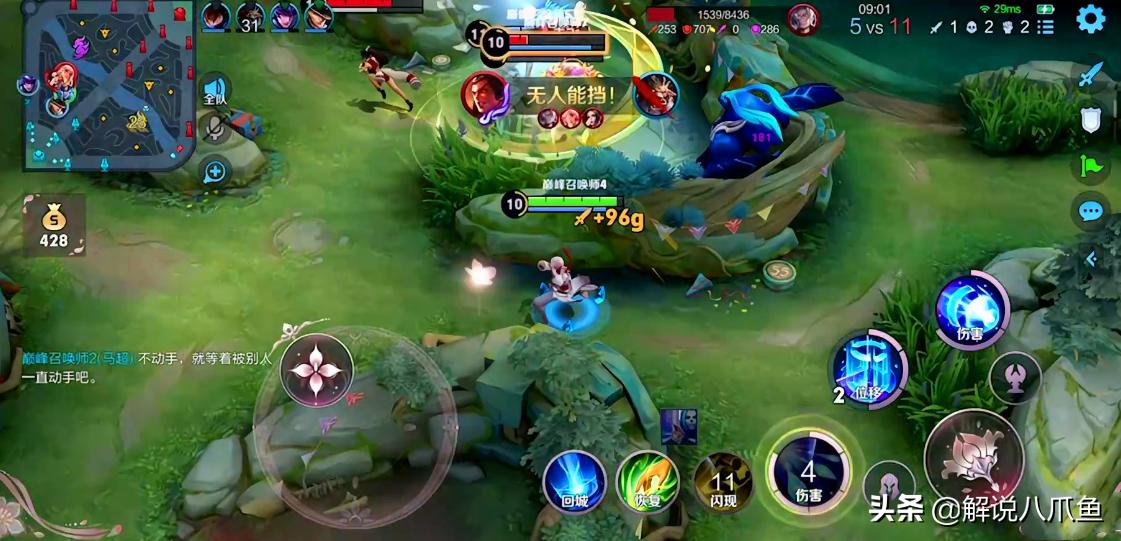
Task: Click the minimap magnifier plus button
Action: point(215,171)
